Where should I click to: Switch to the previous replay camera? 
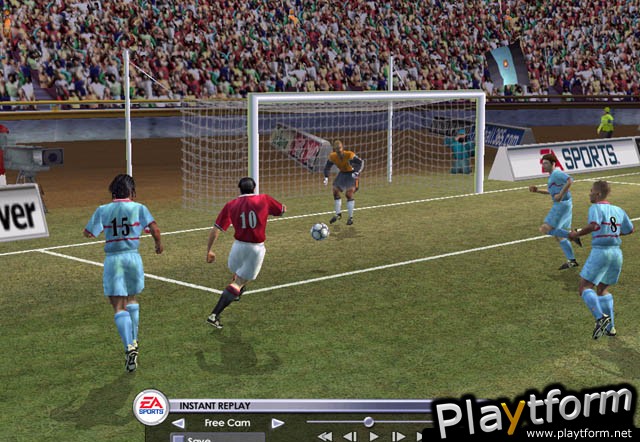pos(178,423)
